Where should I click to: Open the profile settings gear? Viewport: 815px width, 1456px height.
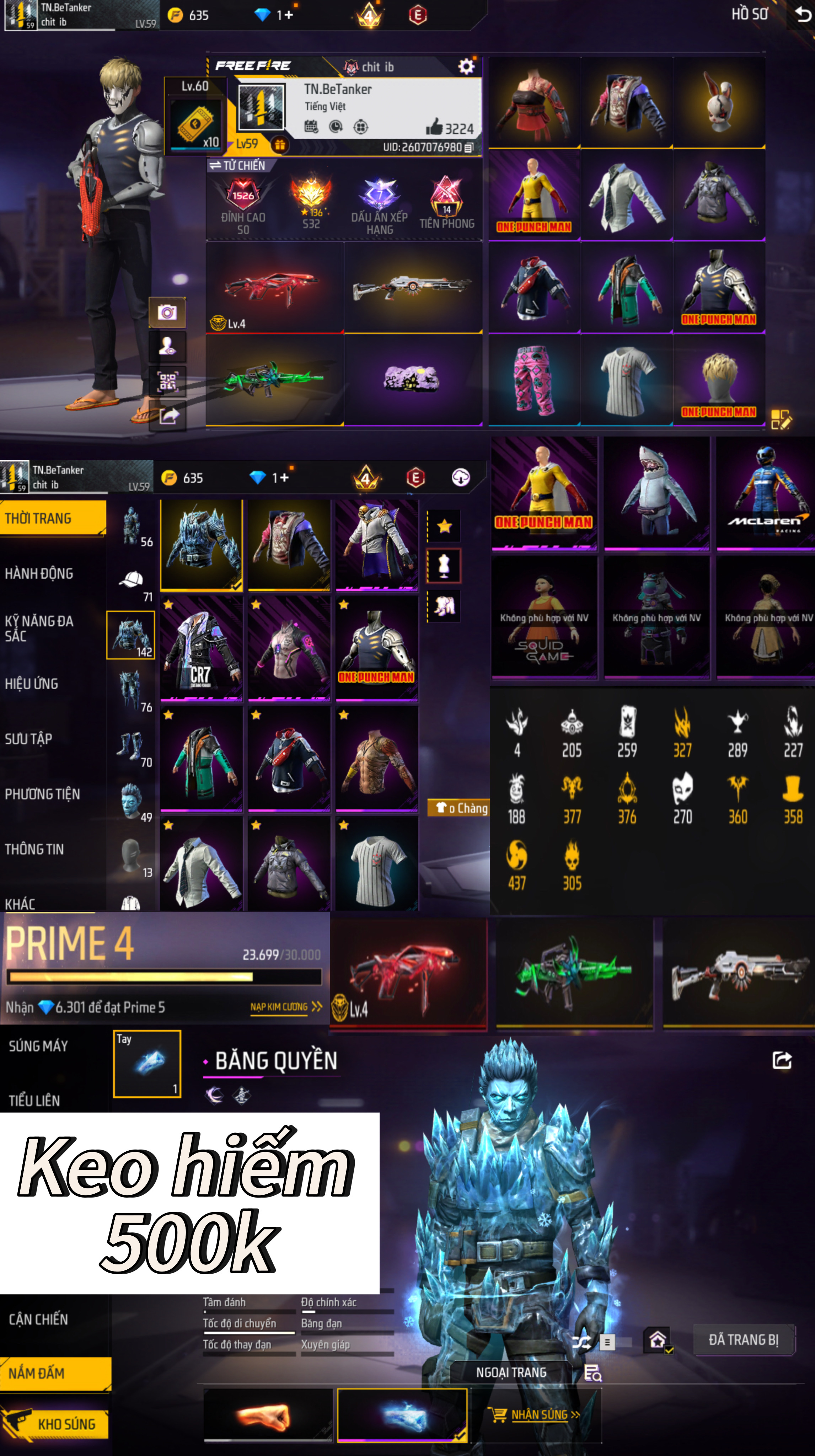point(466,67)
